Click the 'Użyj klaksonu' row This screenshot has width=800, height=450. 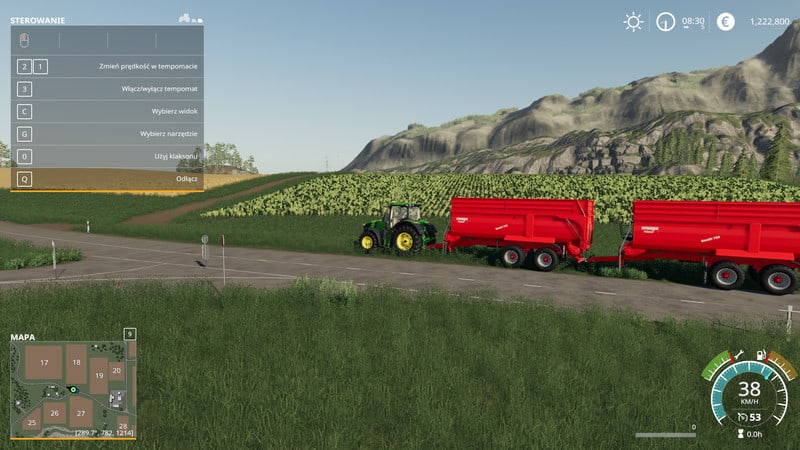[107, 157]
